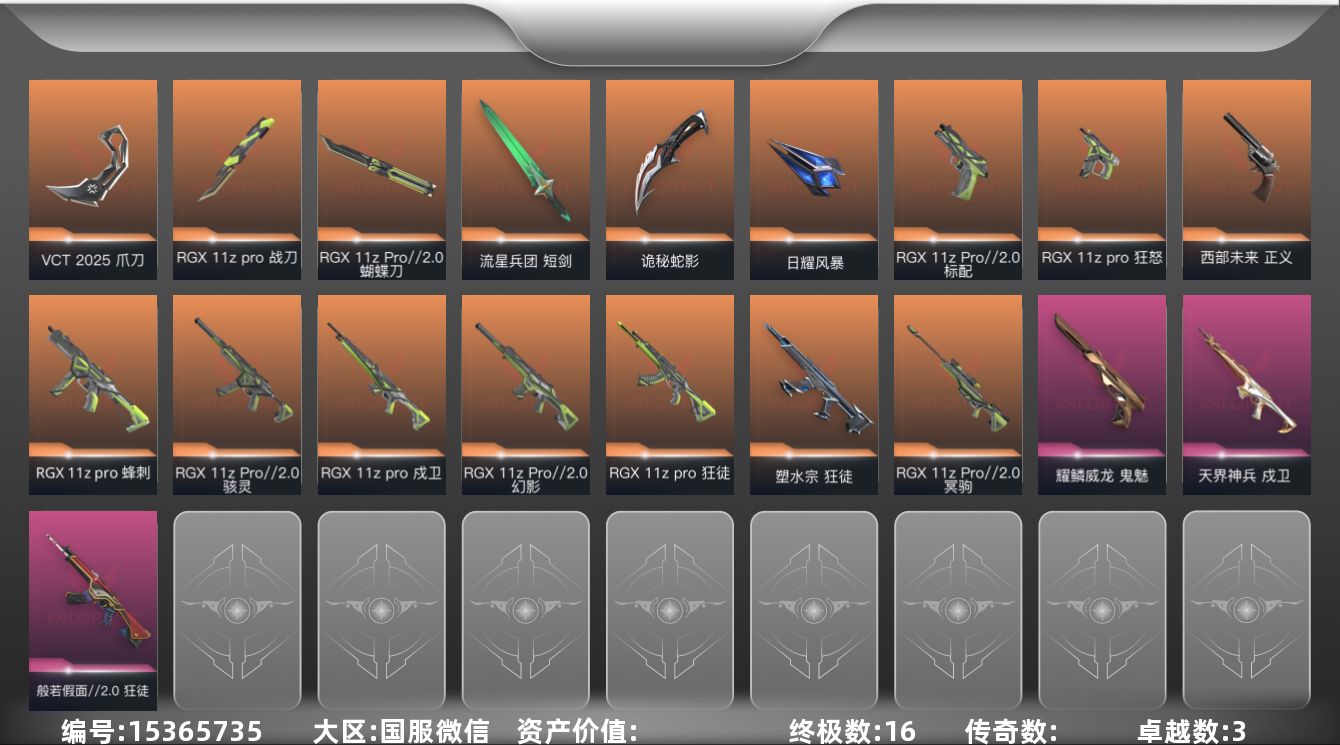Click the RGX 11z pro 戍卫 rifle skin

(381, 393)
